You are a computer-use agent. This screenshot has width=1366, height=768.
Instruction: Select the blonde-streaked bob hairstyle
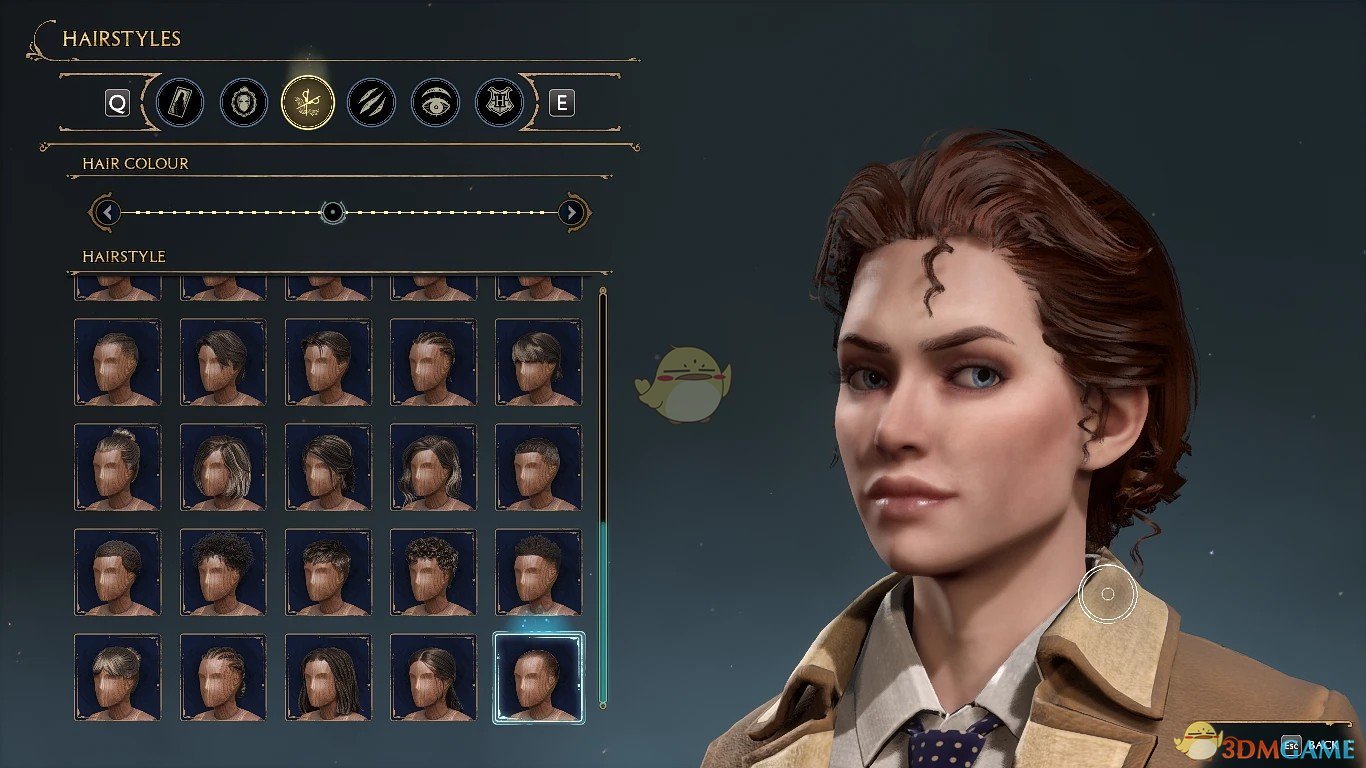pos(223,466)
